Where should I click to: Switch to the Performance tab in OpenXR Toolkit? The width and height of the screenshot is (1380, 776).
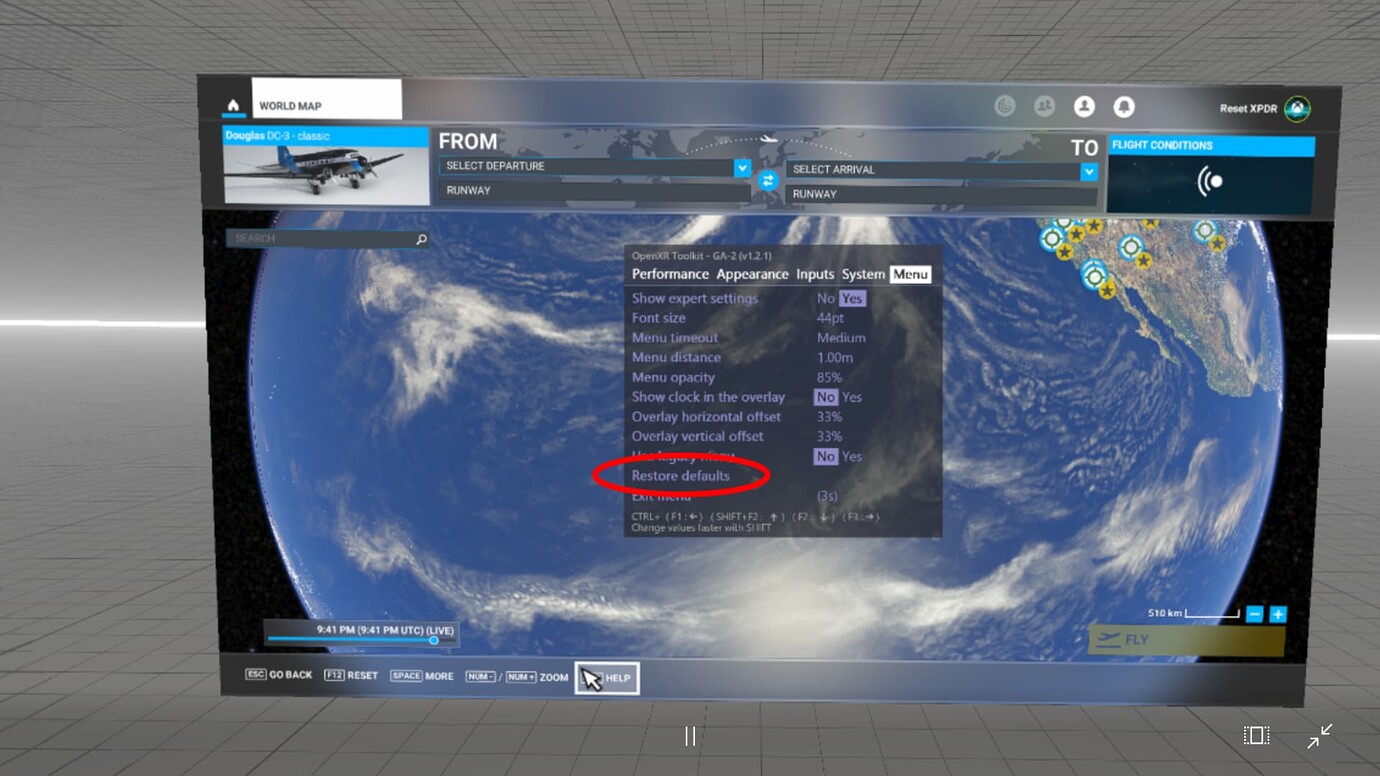pos(670,274)
